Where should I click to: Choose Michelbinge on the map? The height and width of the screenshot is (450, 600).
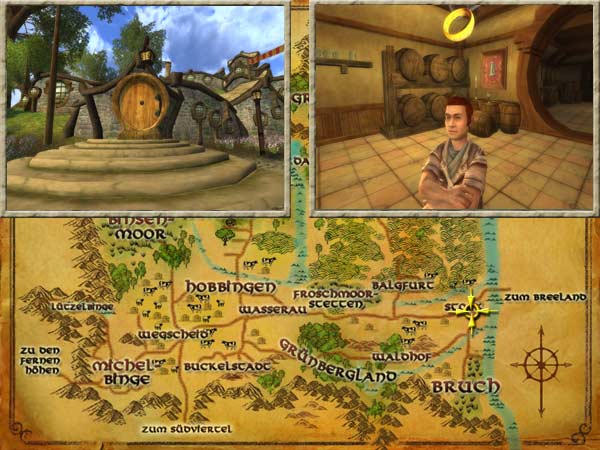(121, 372)
